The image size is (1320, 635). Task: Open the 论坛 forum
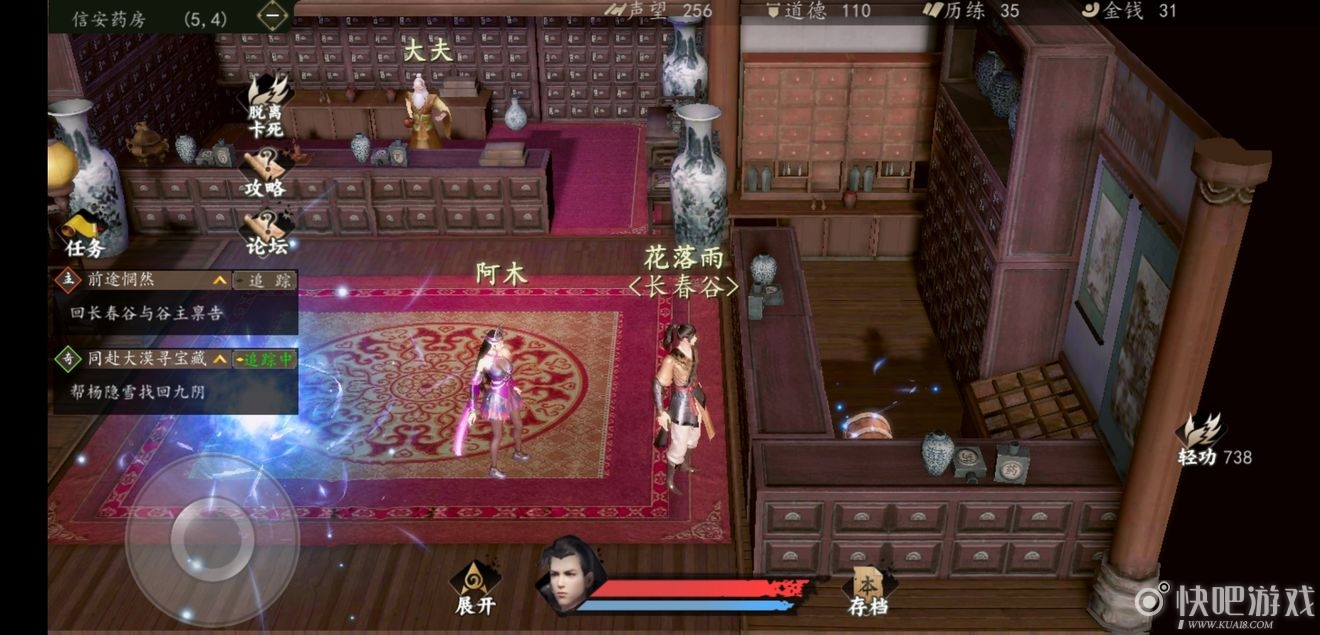(x=266, y=232)
